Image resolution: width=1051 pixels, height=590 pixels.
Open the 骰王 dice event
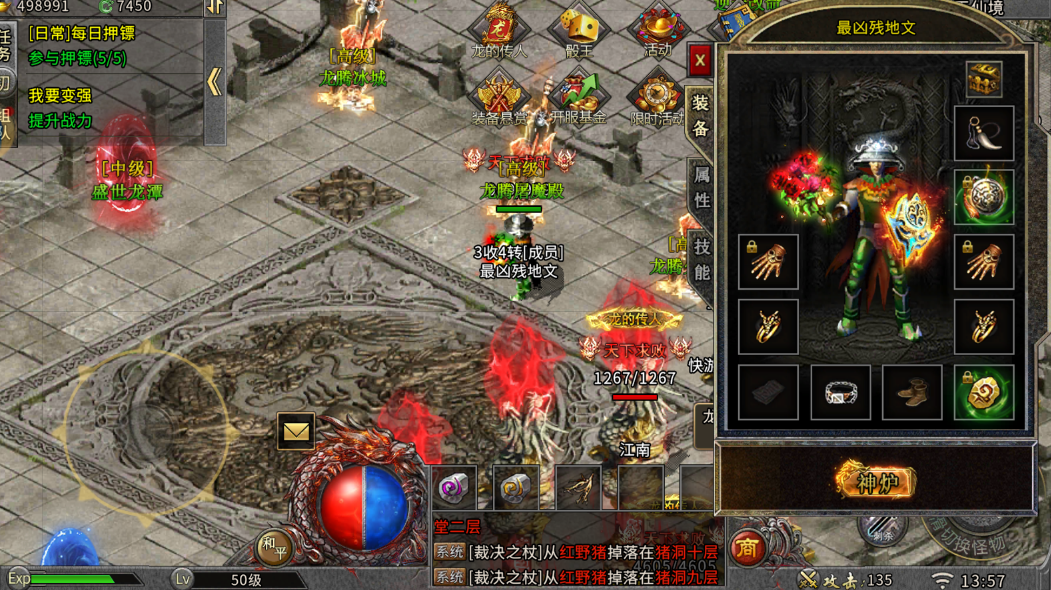point(578,30)
